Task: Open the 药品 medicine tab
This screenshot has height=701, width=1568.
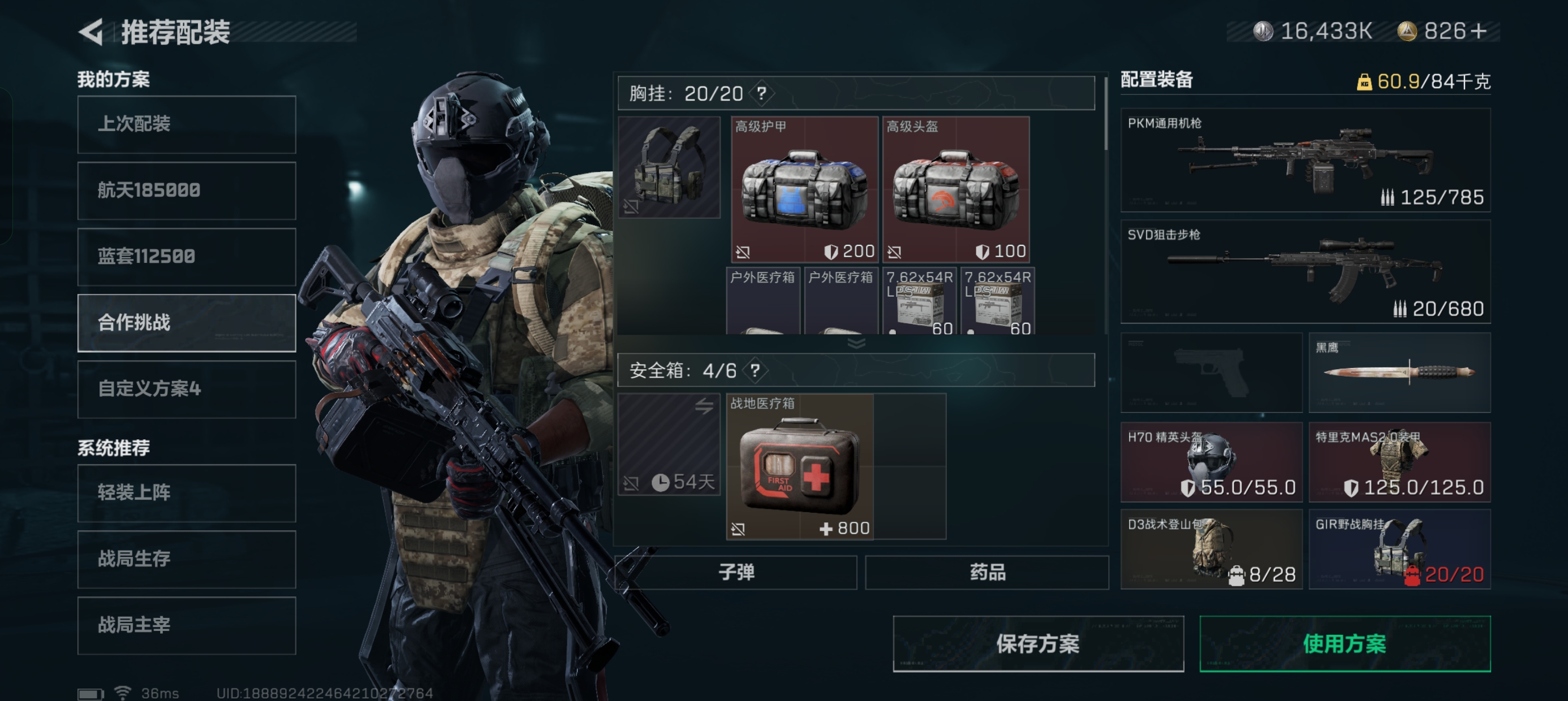Action: pyautogui.click(x=987, y=573)
